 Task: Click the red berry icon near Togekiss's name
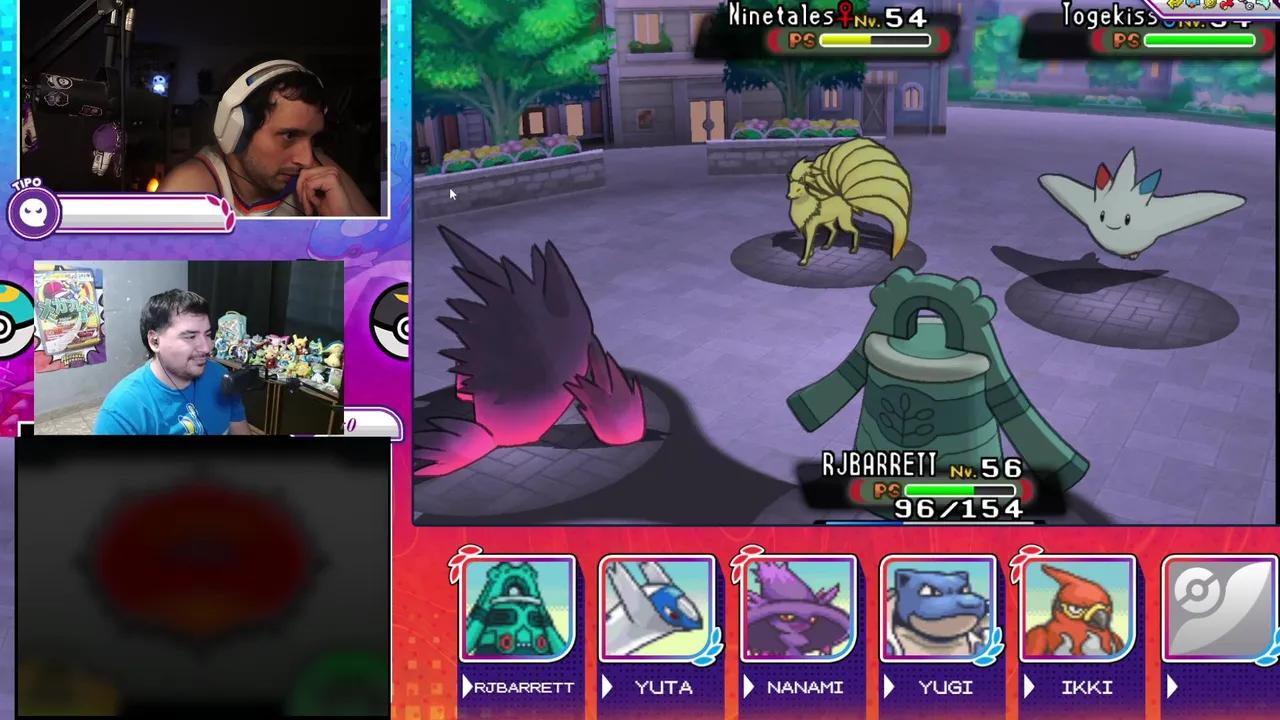coord(1226,4)
